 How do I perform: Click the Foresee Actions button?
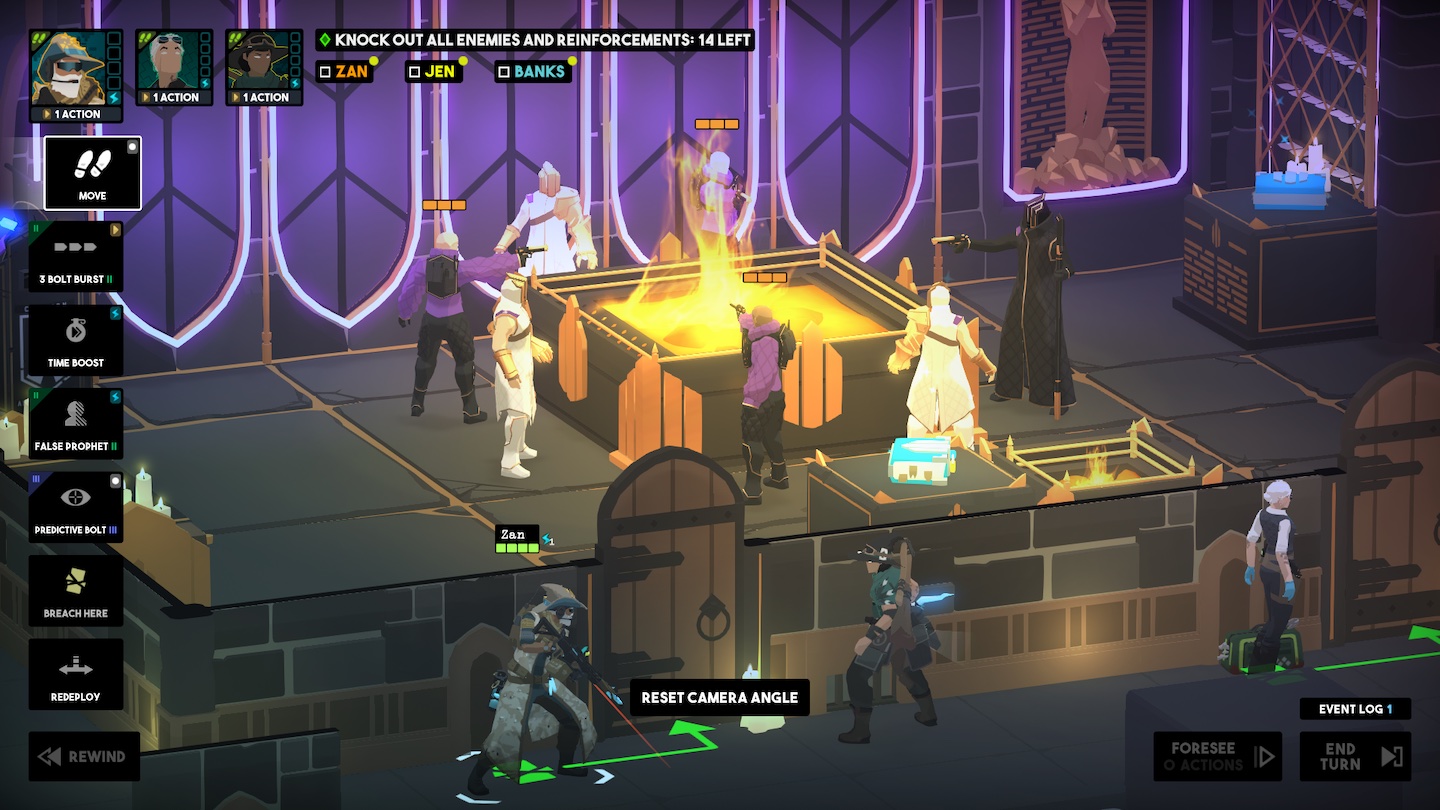(1218, 756)
